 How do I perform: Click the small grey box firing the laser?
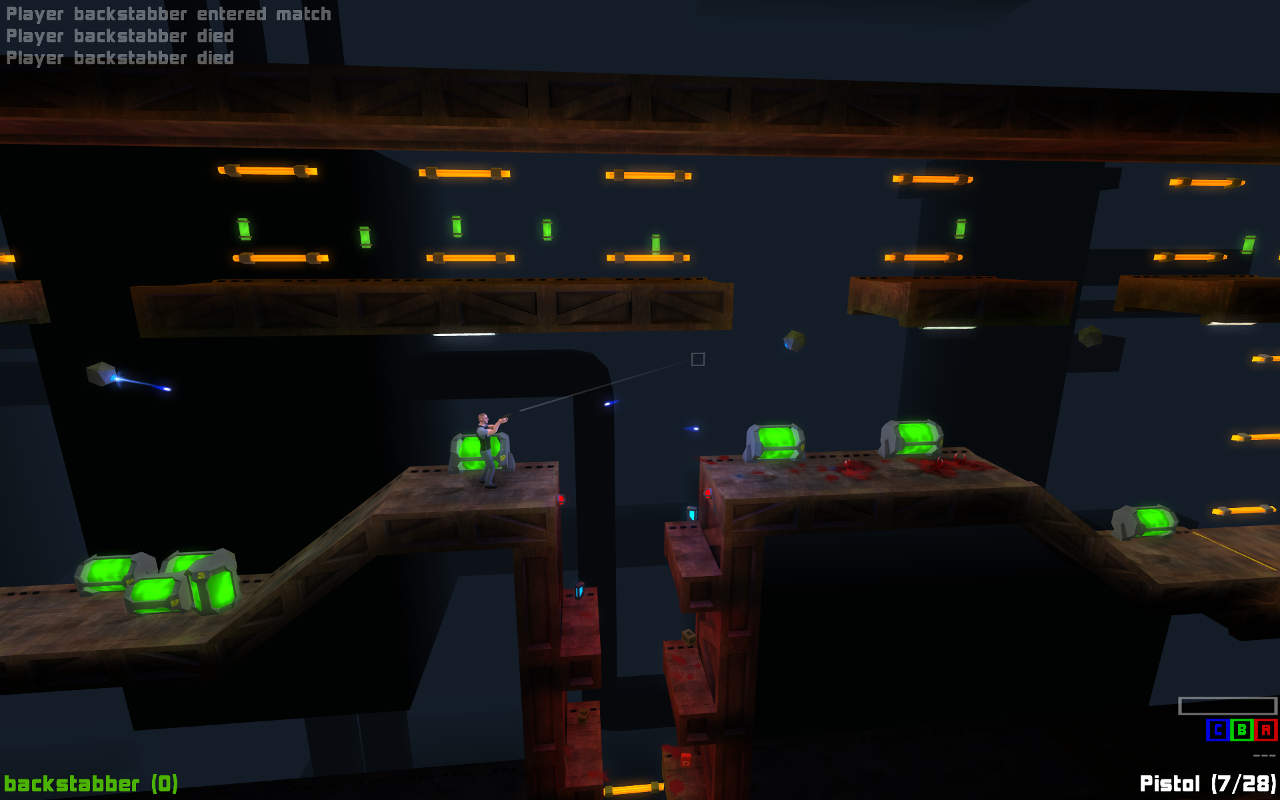pyautogui.click(x=99, y=372)
